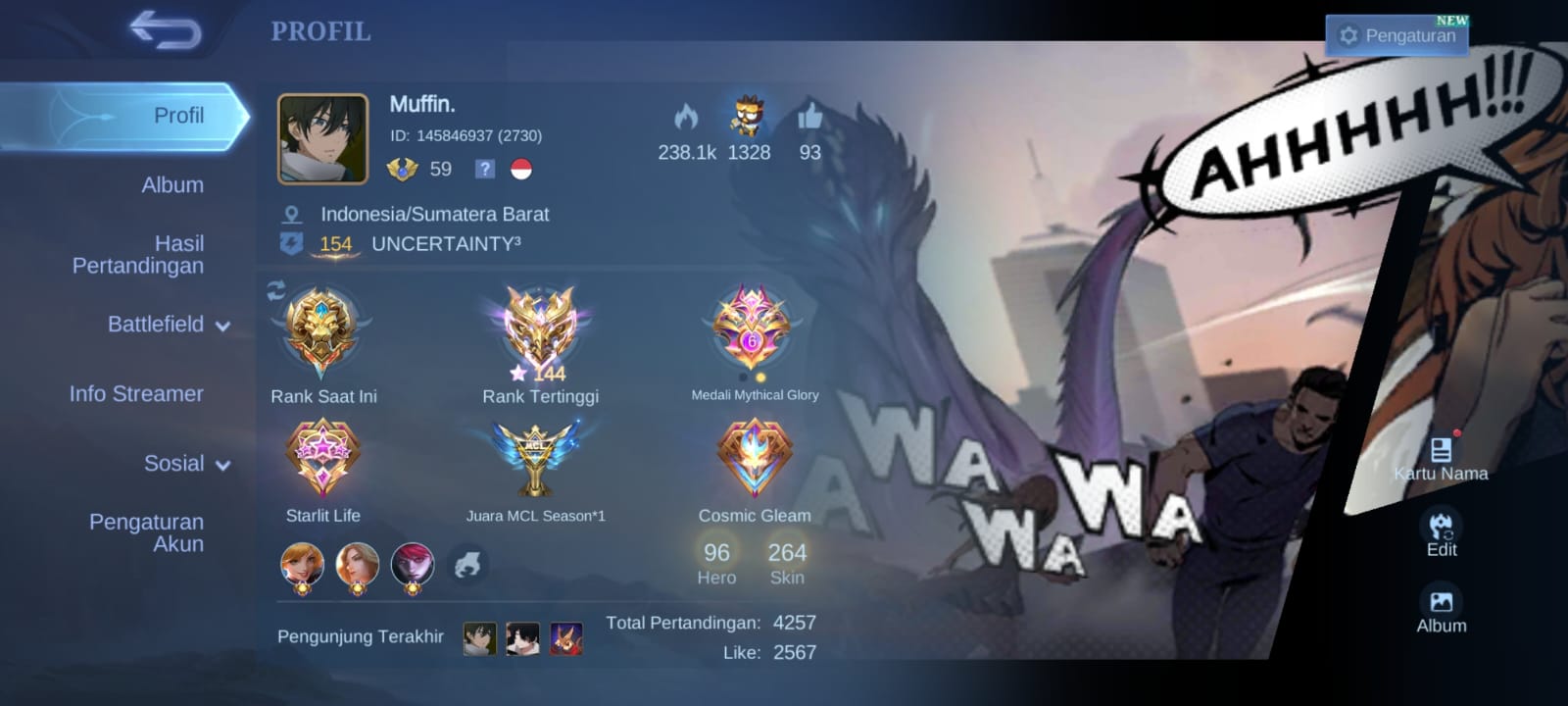The image size is (1568, 706).
Task: Open Info Streamer page
Action: click(x=136, y=394)
